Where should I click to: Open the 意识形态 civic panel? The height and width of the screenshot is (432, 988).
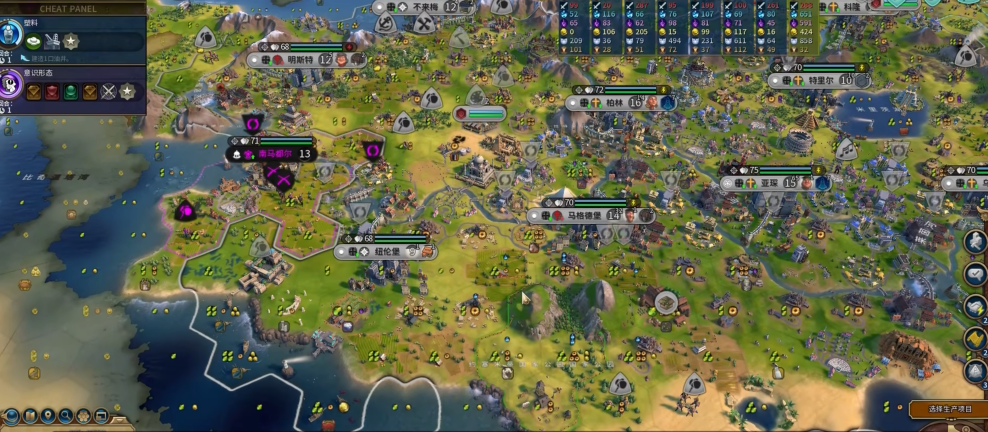click(x=14, y=86)
